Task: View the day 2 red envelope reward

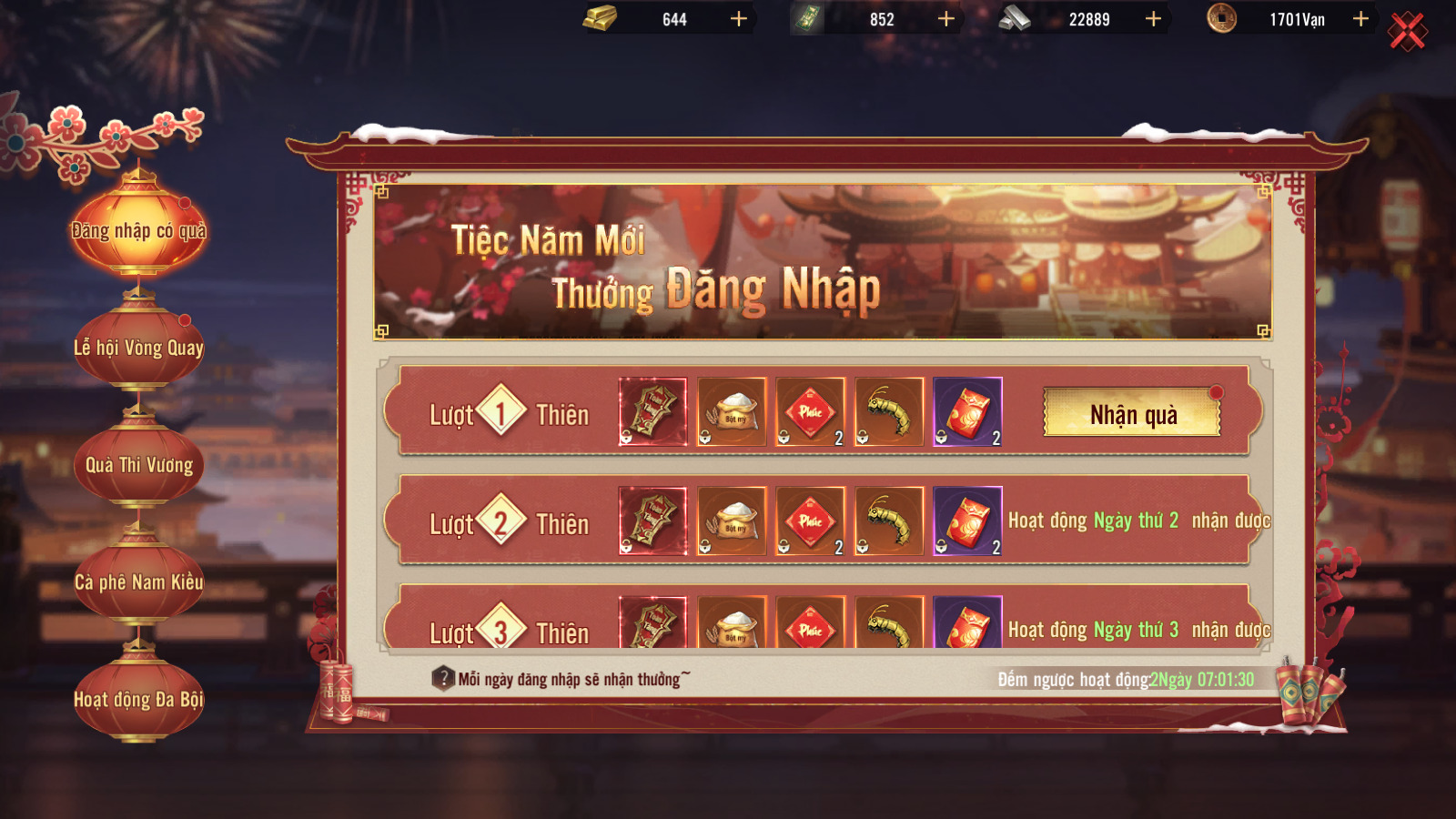Action: coord(967,521)
